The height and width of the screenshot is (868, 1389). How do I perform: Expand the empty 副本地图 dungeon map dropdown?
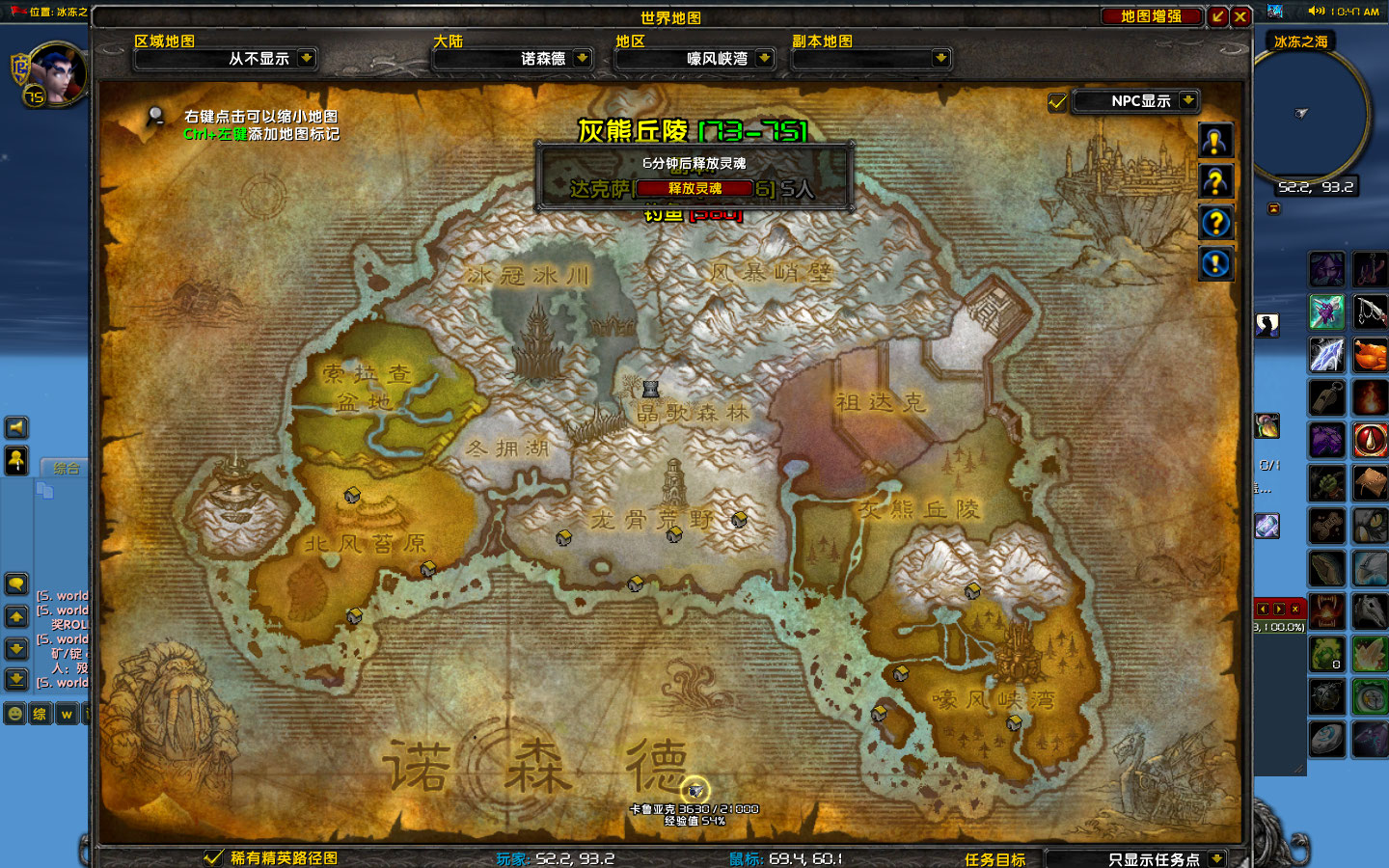(940, 58)
